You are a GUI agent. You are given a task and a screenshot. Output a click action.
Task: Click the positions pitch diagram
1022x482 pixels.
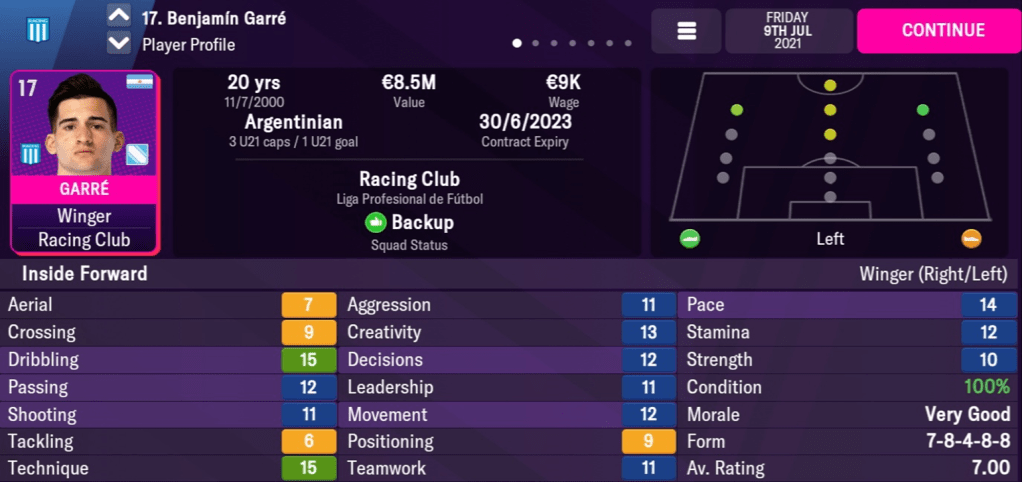(829, 148)
